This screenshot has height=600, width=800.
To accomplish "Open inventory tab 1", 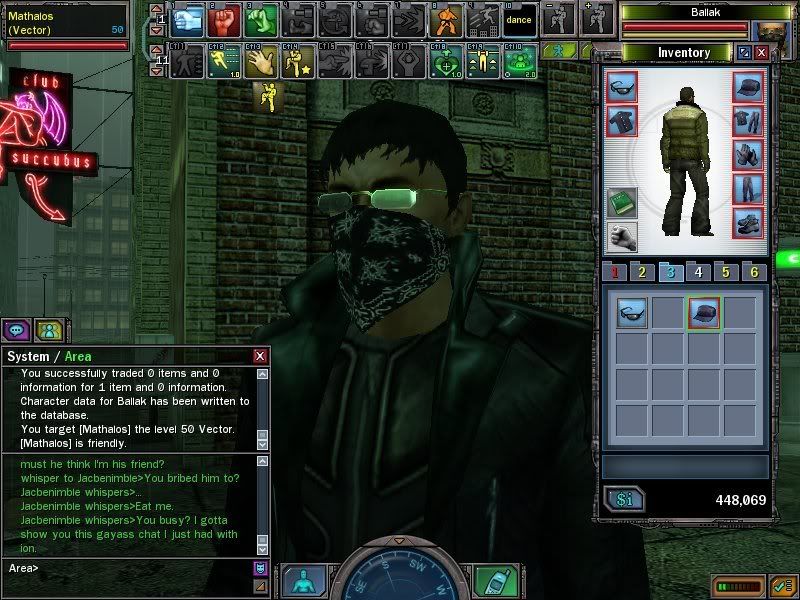I will [x=615, y=272].
